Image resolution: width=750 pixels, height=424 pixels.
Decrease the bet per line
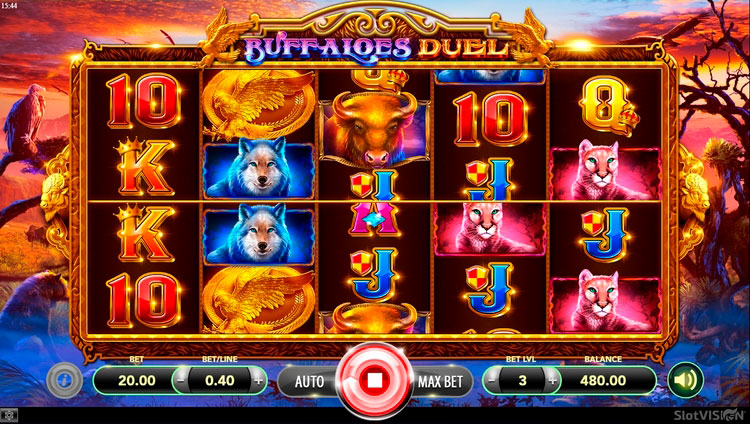[180, 380]
